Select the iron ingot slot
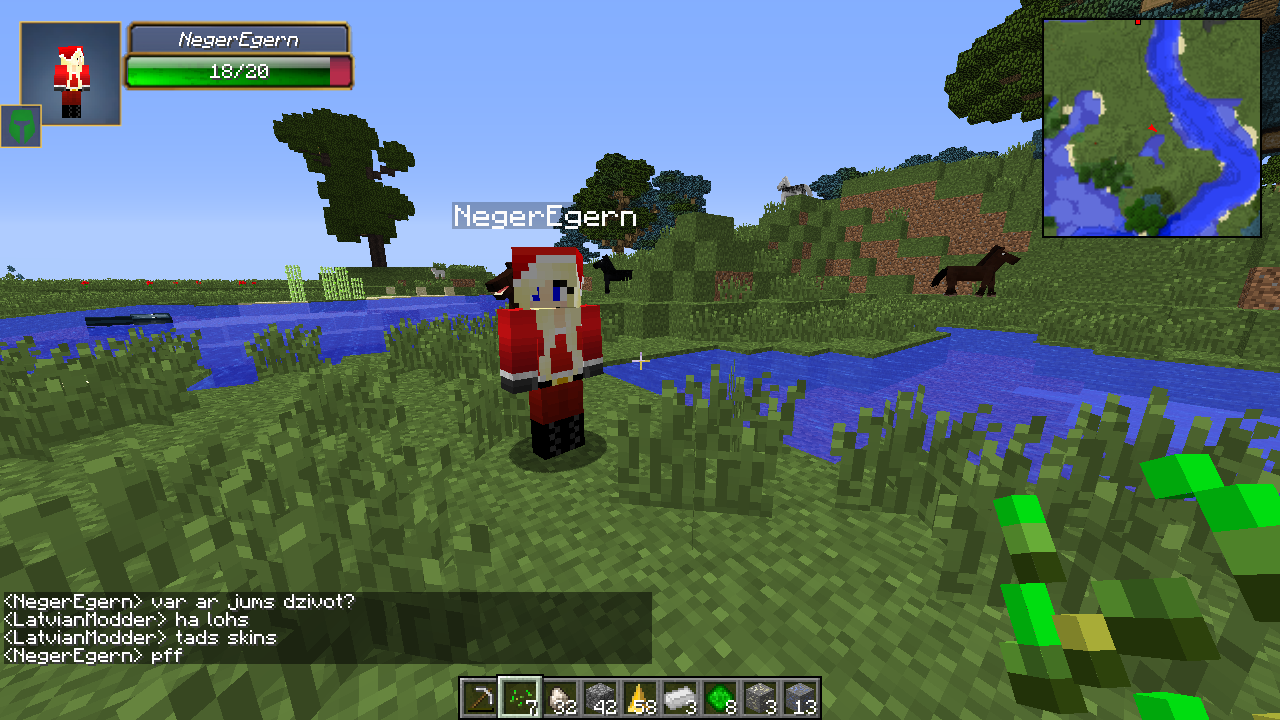 (x=680, y=697)
